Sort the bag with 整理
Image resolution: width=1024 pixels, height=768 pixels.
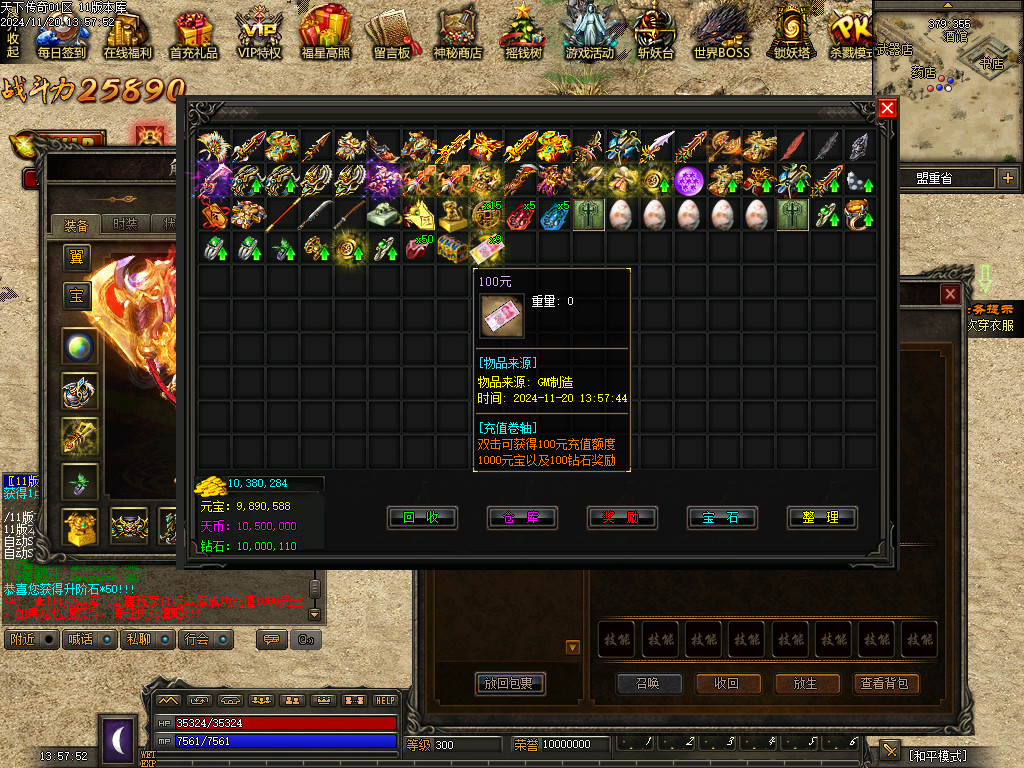tap(821, 517)
